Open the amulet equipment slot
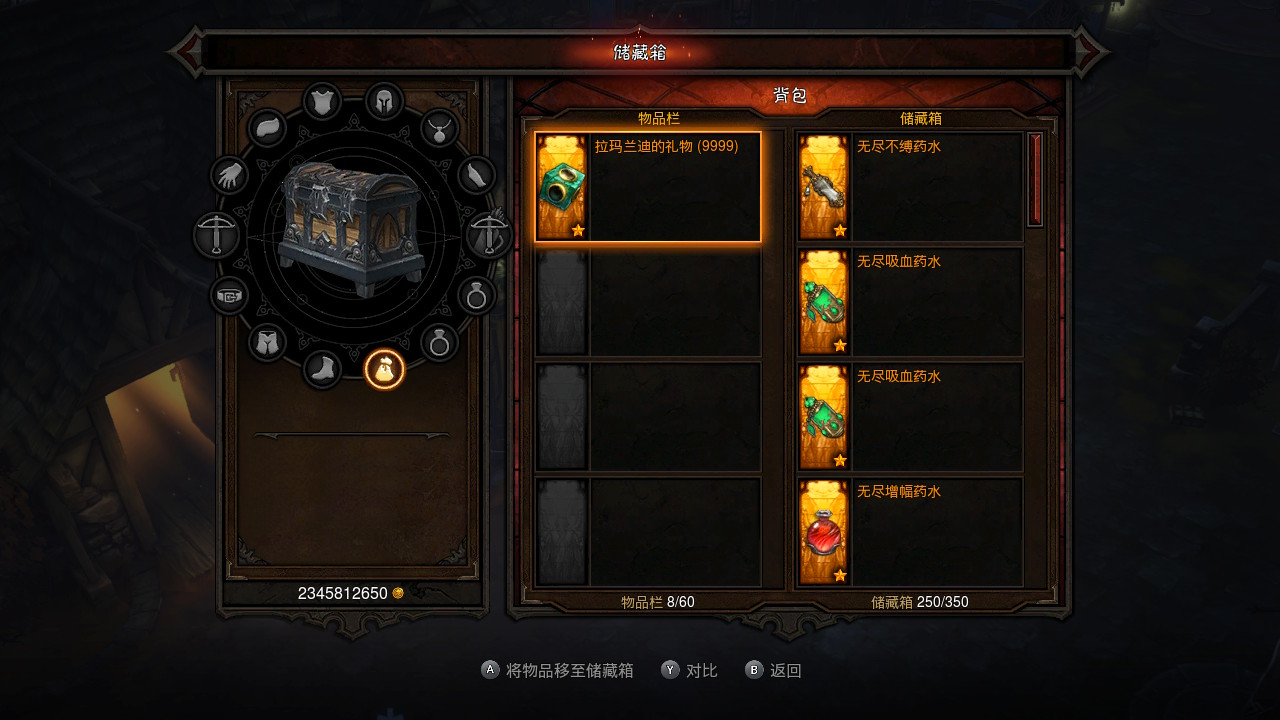This screenshot has width=1280, height=720. point(439,128)
